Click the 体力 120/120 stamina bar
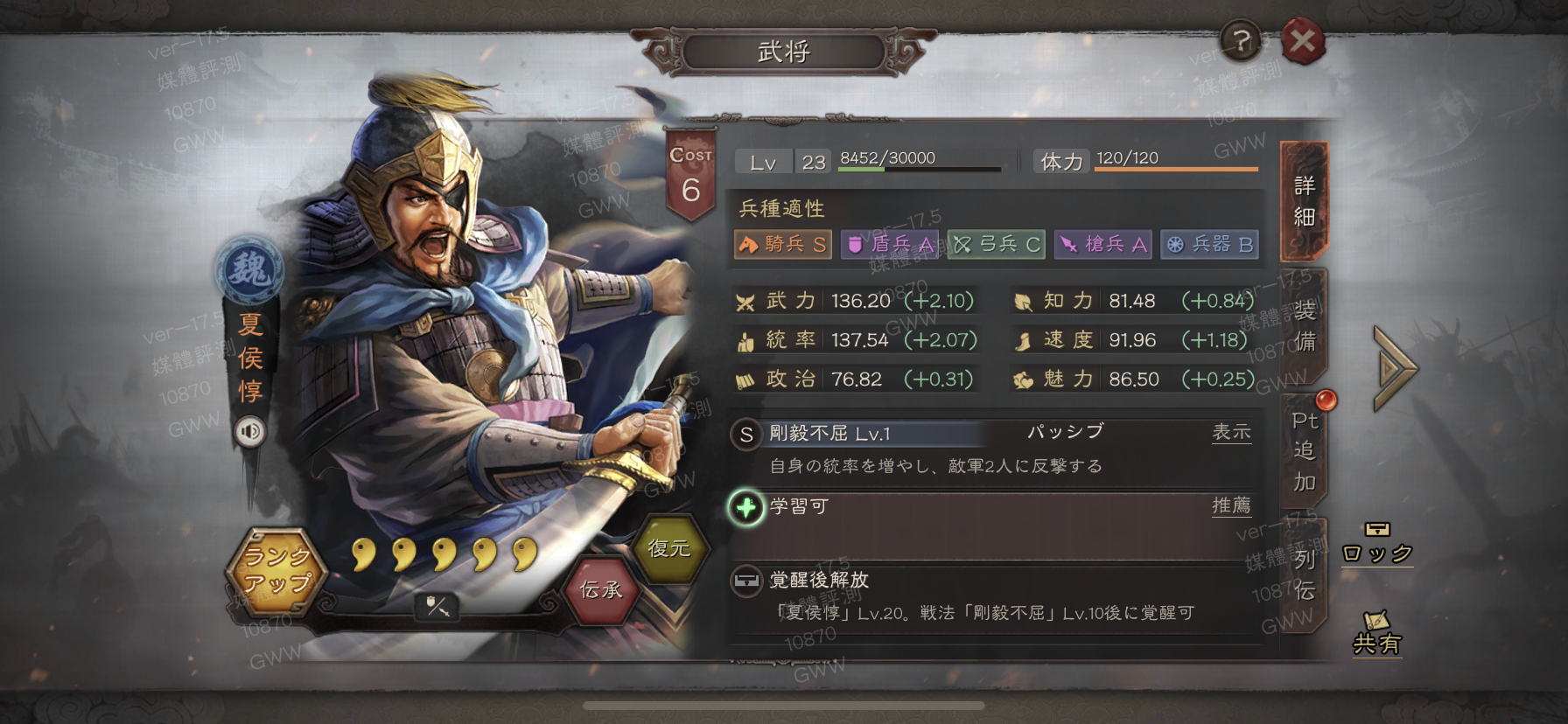 (x=1175, y=162)
